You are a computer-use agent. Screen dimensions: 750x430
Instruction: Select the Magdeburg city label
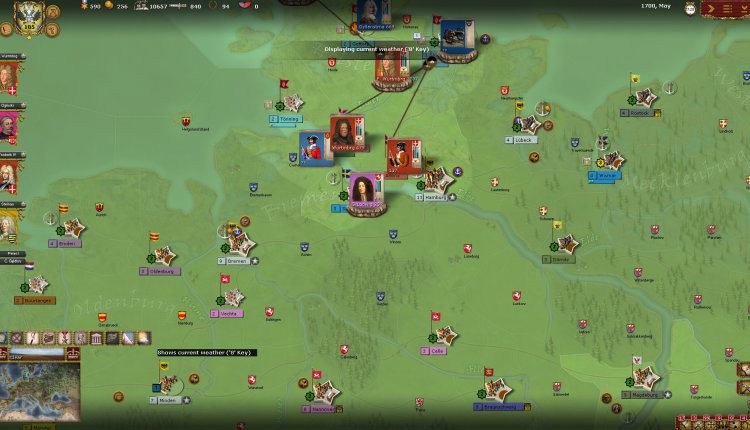click(x=644, y=395)
